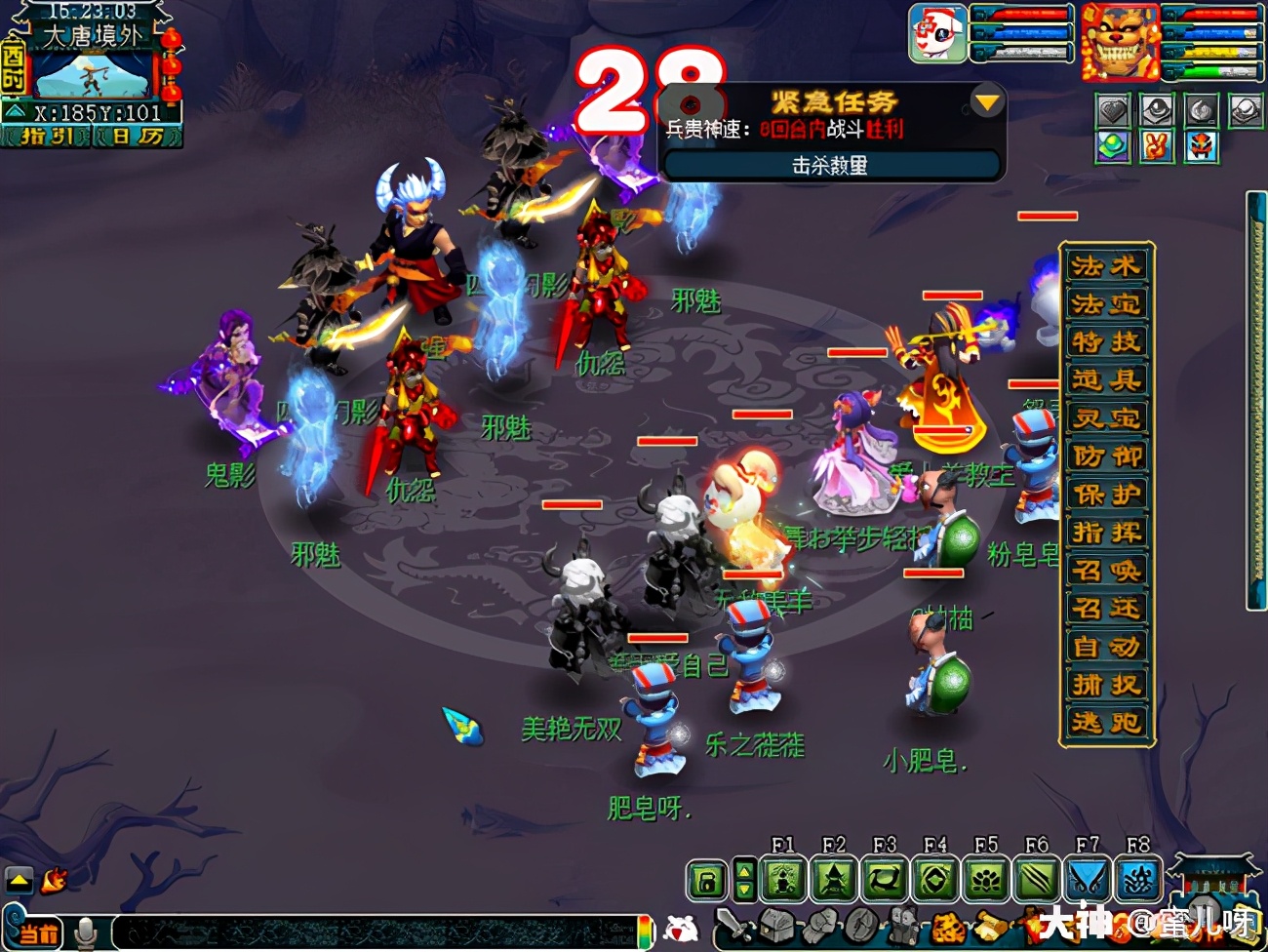
Task: Toggle the shortcut bar lock icon
Action: click(x=707, y=882)
